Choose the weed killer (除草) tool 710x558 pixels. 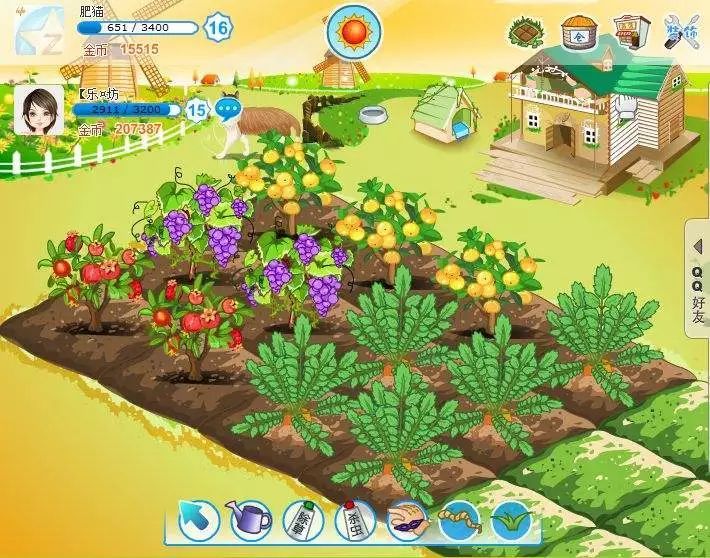[x=301, y=520]
